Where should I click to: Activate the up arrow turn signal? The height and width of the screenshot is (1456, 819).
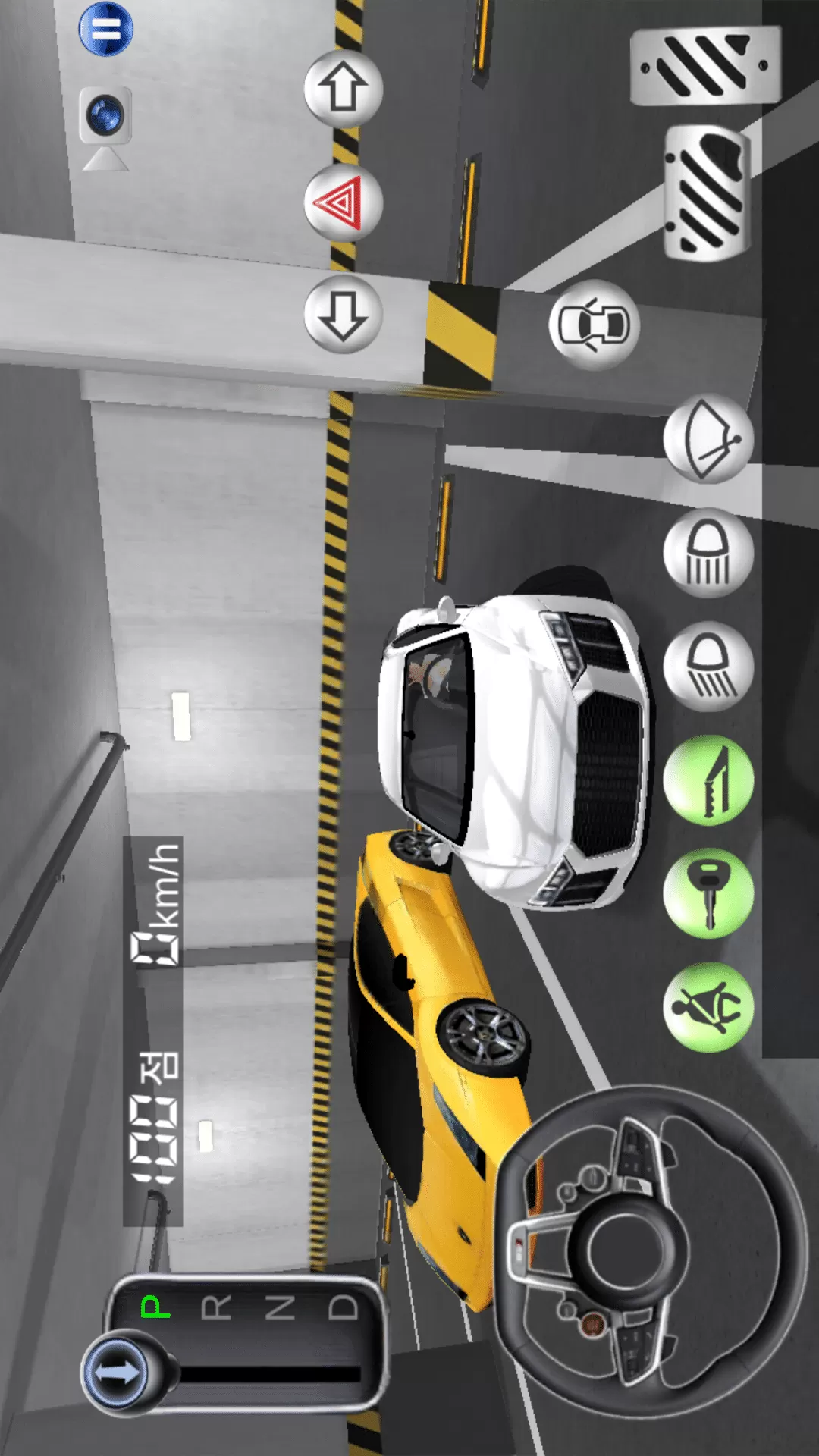343,89
